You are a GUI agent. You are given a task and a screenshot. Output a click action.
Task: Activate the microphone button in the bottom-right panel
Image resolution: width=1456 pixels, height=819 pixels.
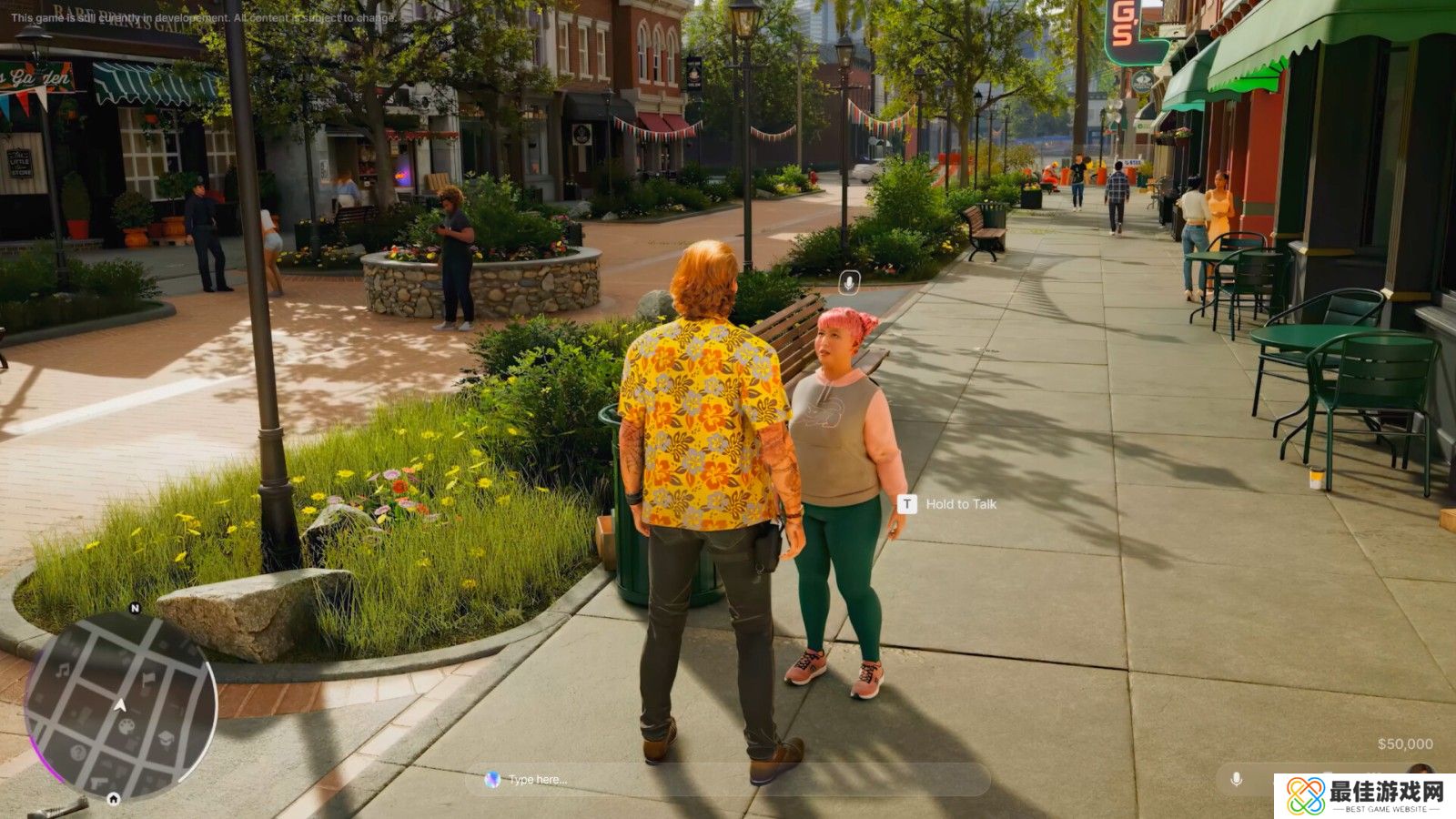pyautogui.click(x=1236, y=780)
